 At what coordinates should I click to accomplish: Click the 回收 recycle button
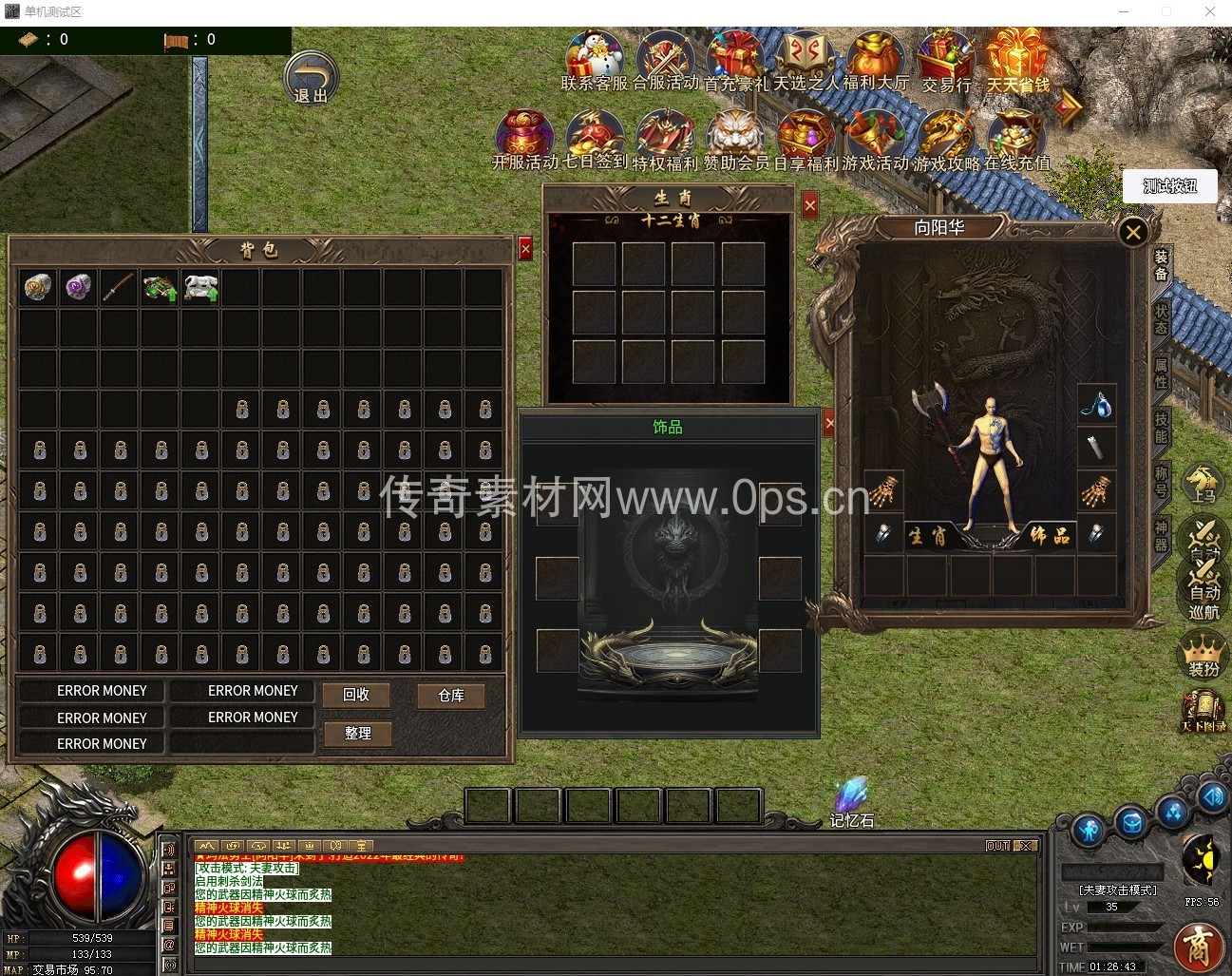pos(356,695)
